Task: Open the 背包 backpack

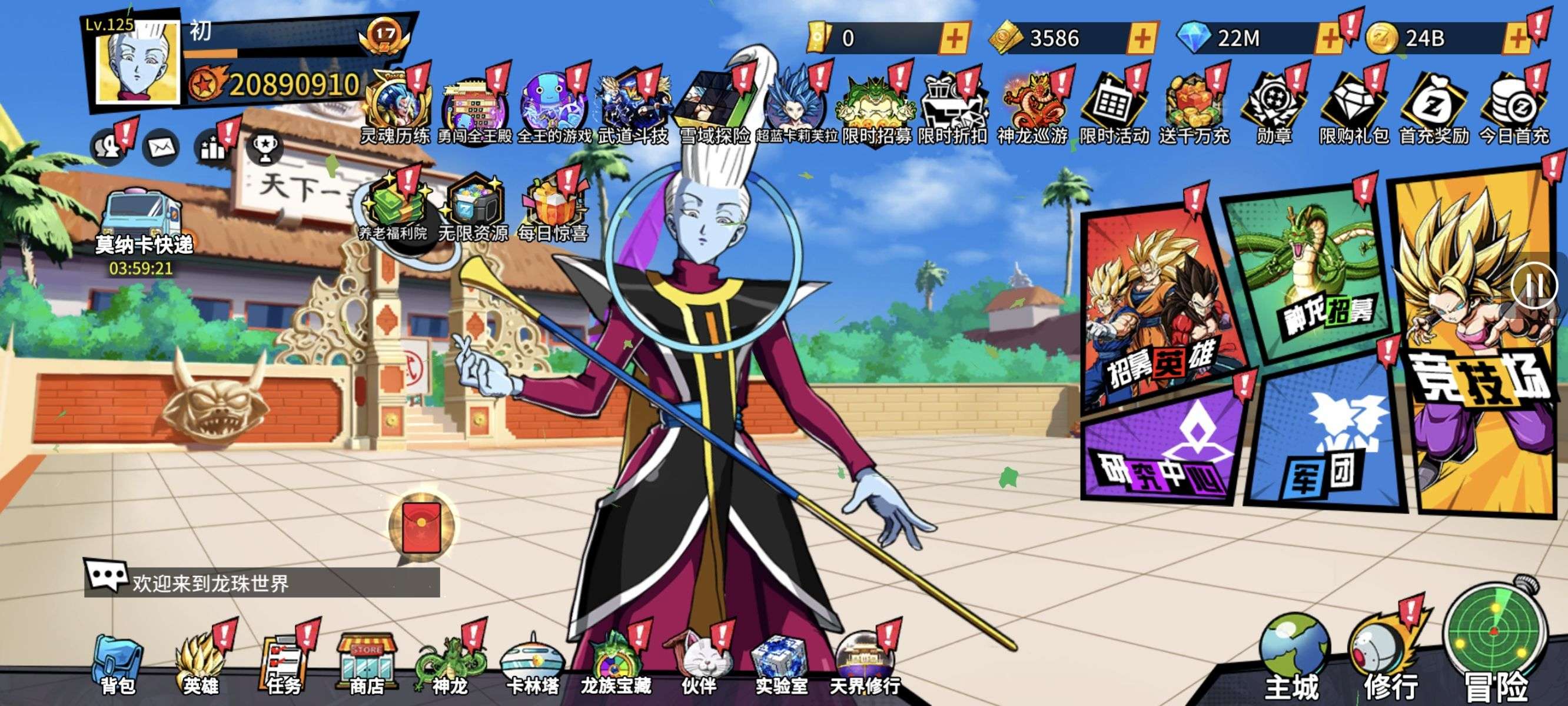Action: (118, 665)
